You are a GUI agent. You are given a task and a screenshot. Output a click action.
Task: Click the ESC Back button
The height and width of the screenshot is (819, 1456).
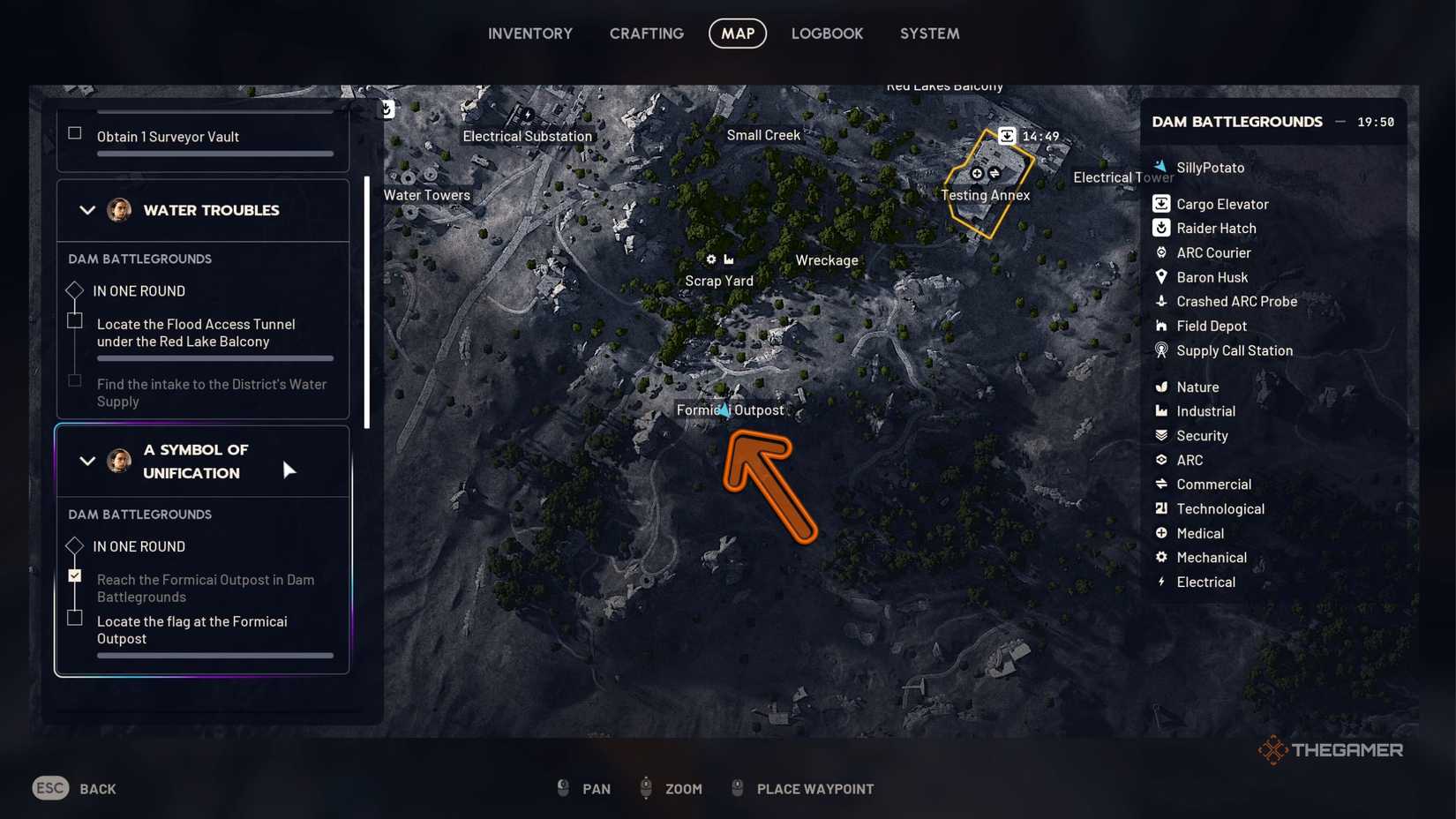pyautogui.click(x=49, y=788)
